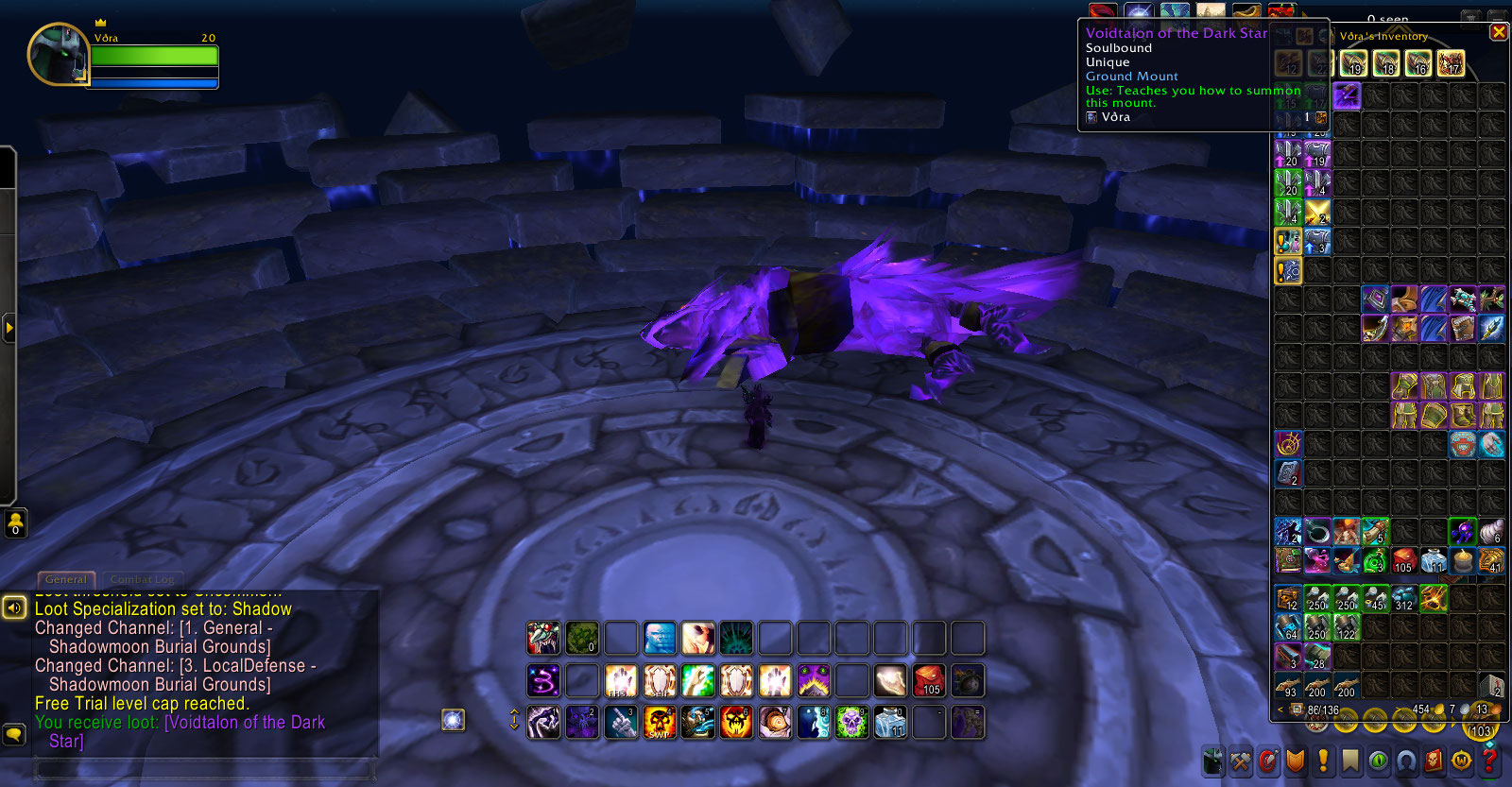
Task: Select the Voidtalon of the Dark Star item
Action: pyautogui.click(x=1347, y=95)
